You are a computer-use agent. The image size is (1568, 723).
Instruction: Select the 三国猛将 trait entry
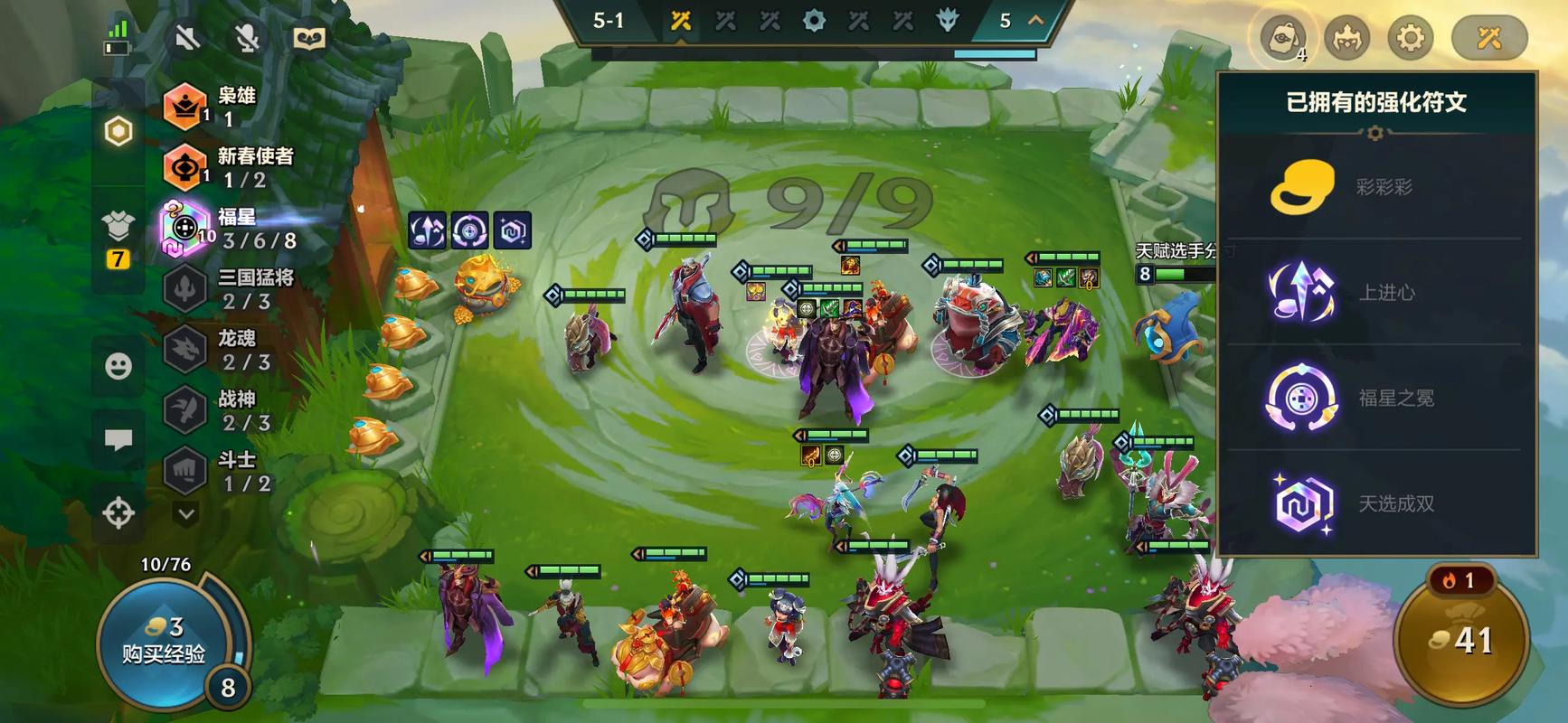[231, 289]
